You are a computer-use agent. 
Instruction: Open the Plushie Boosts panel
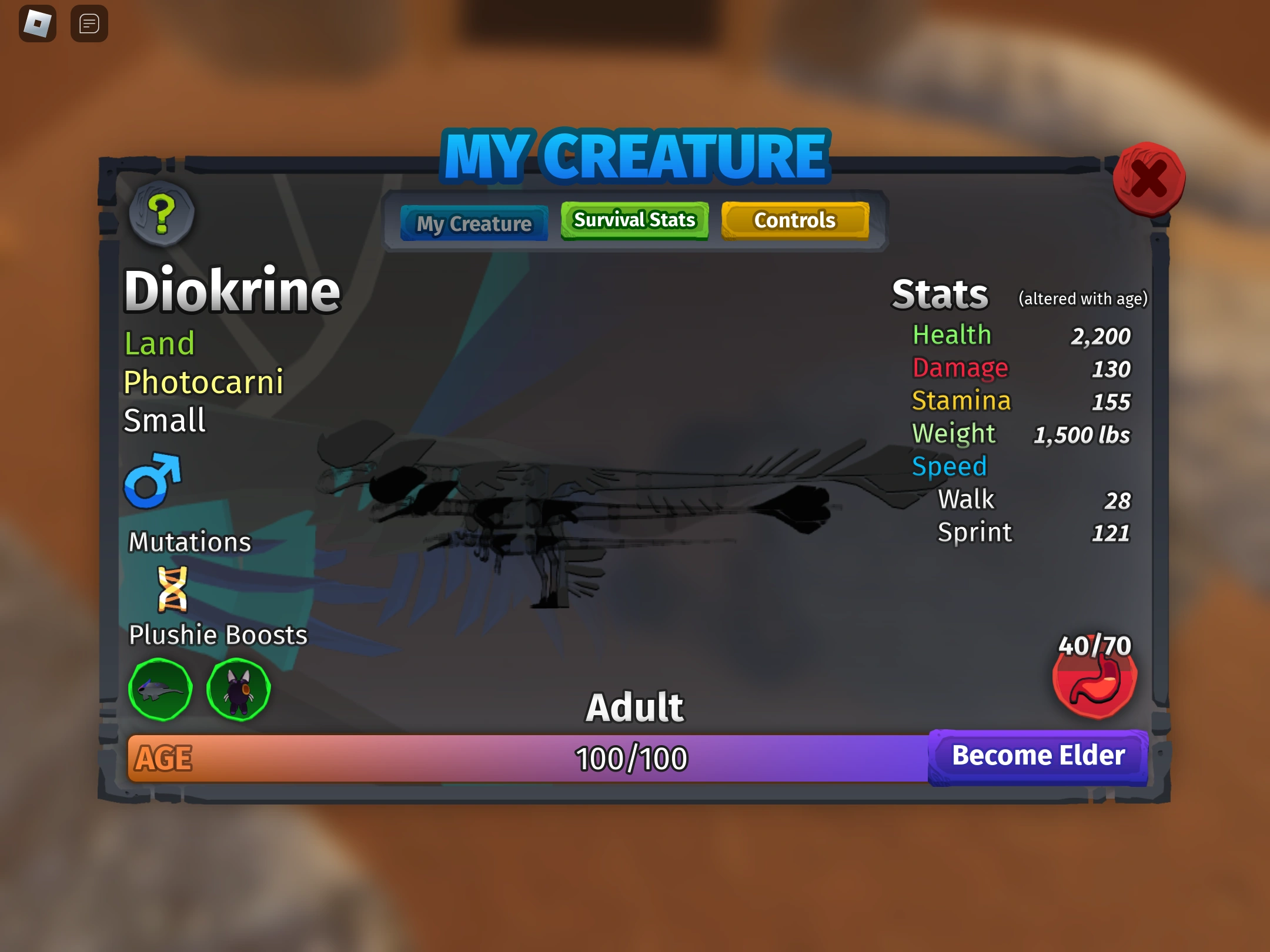(x=218, y=634)
